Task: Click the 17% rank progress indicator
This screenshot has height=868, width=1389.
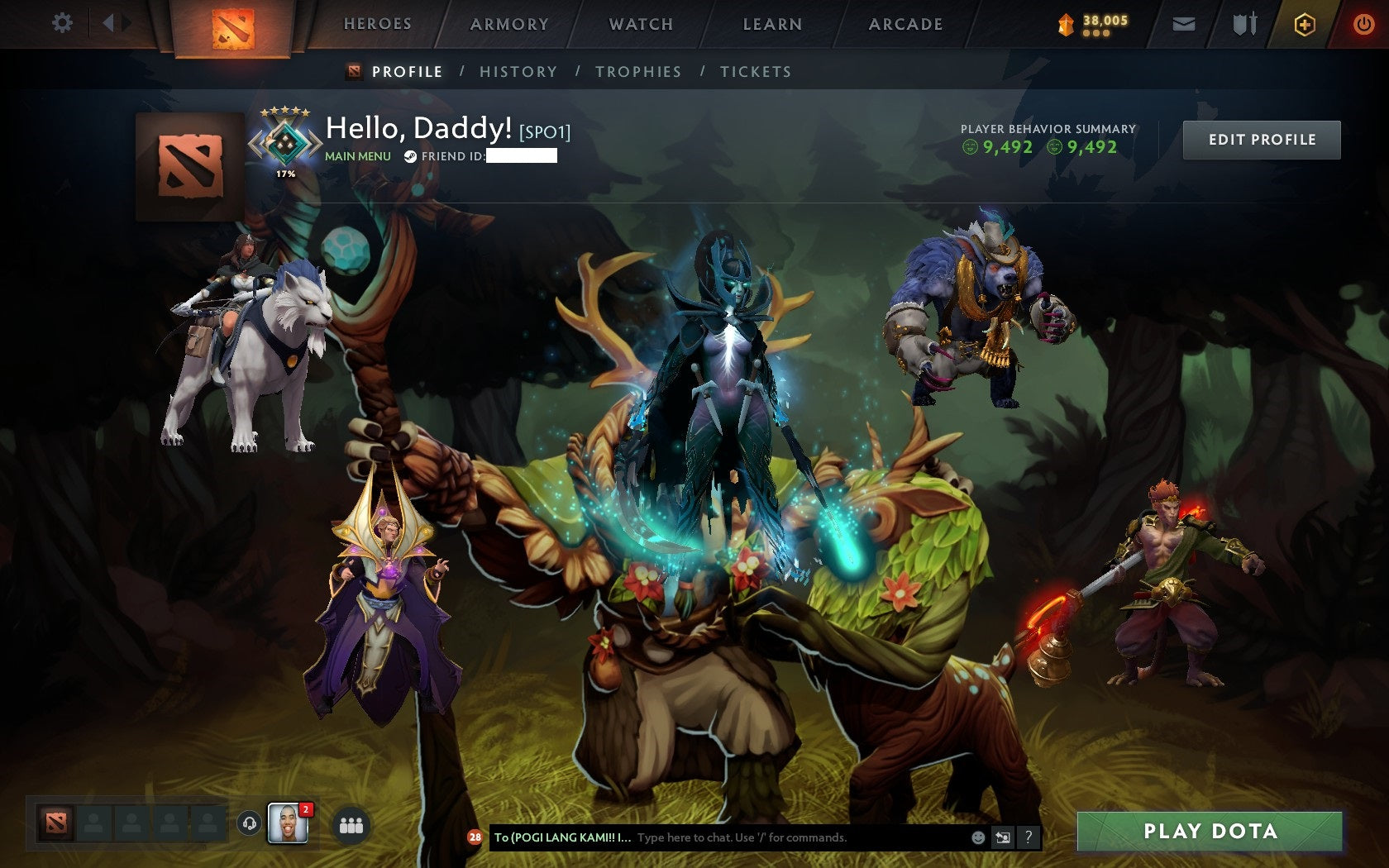Action: pos(285,174)
